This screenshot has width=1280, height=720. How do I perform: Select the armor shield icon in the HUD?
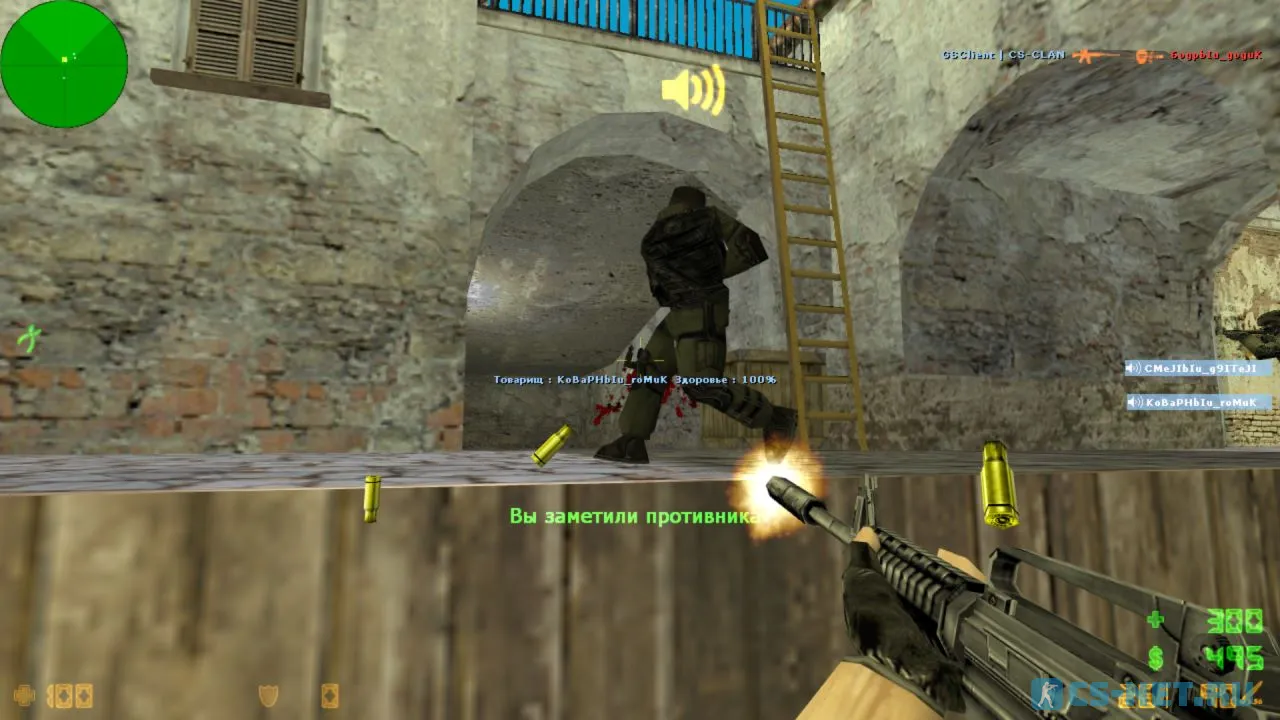click(x=266, y=696)
